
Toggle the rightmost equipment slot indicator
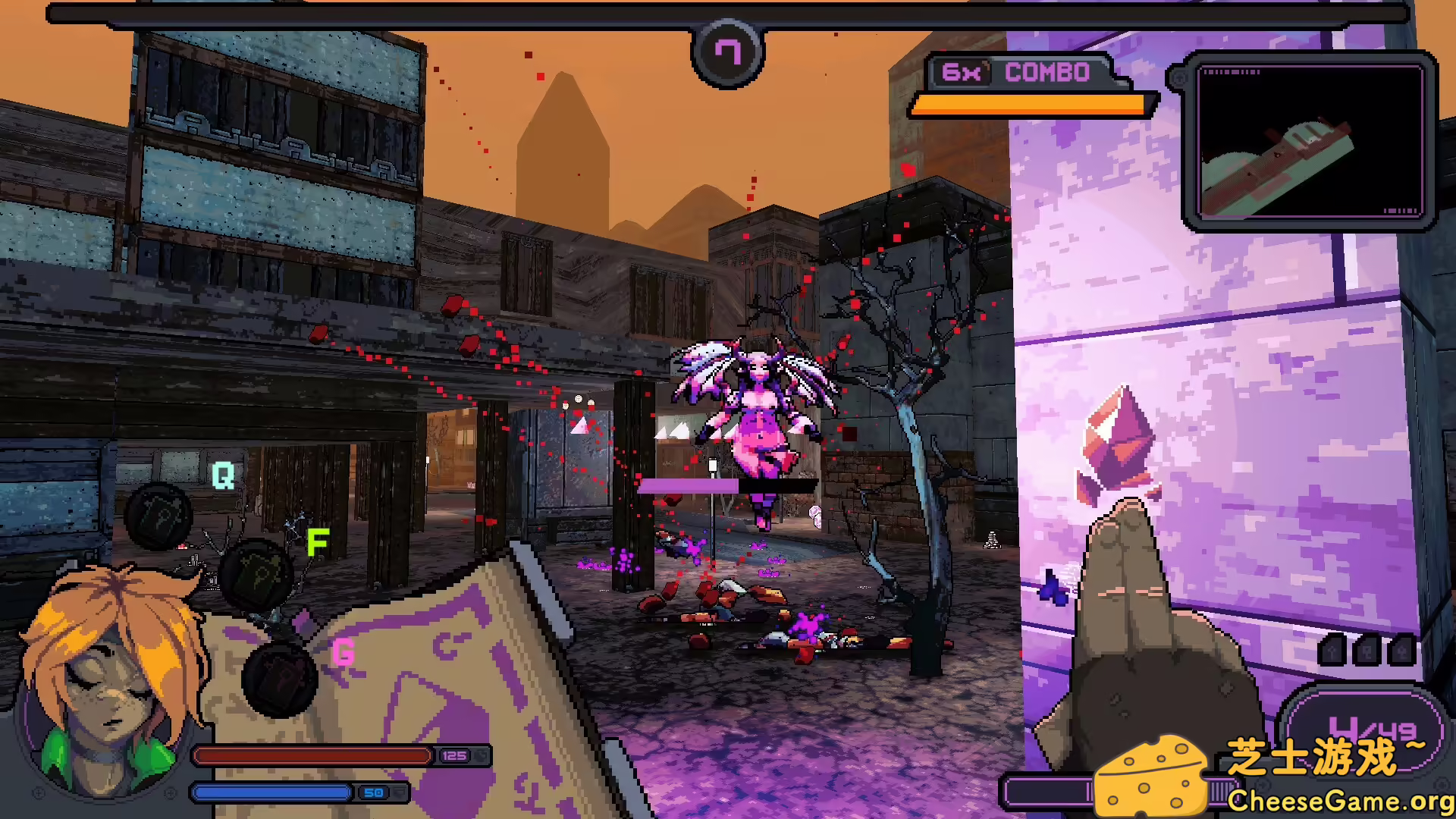[1401, 648]
